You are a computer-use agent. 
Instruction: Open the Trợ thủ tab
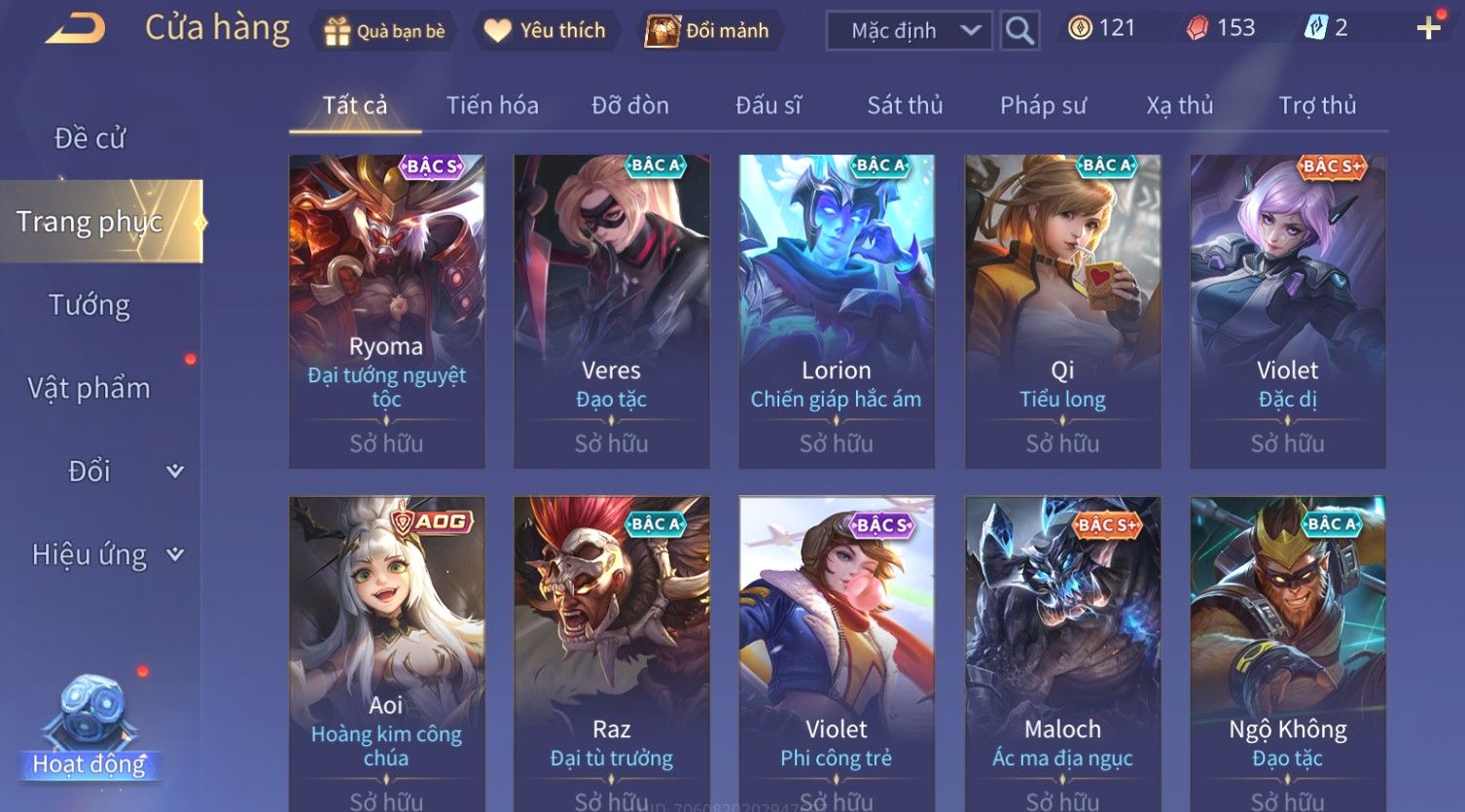click(x=1317, y=105)
